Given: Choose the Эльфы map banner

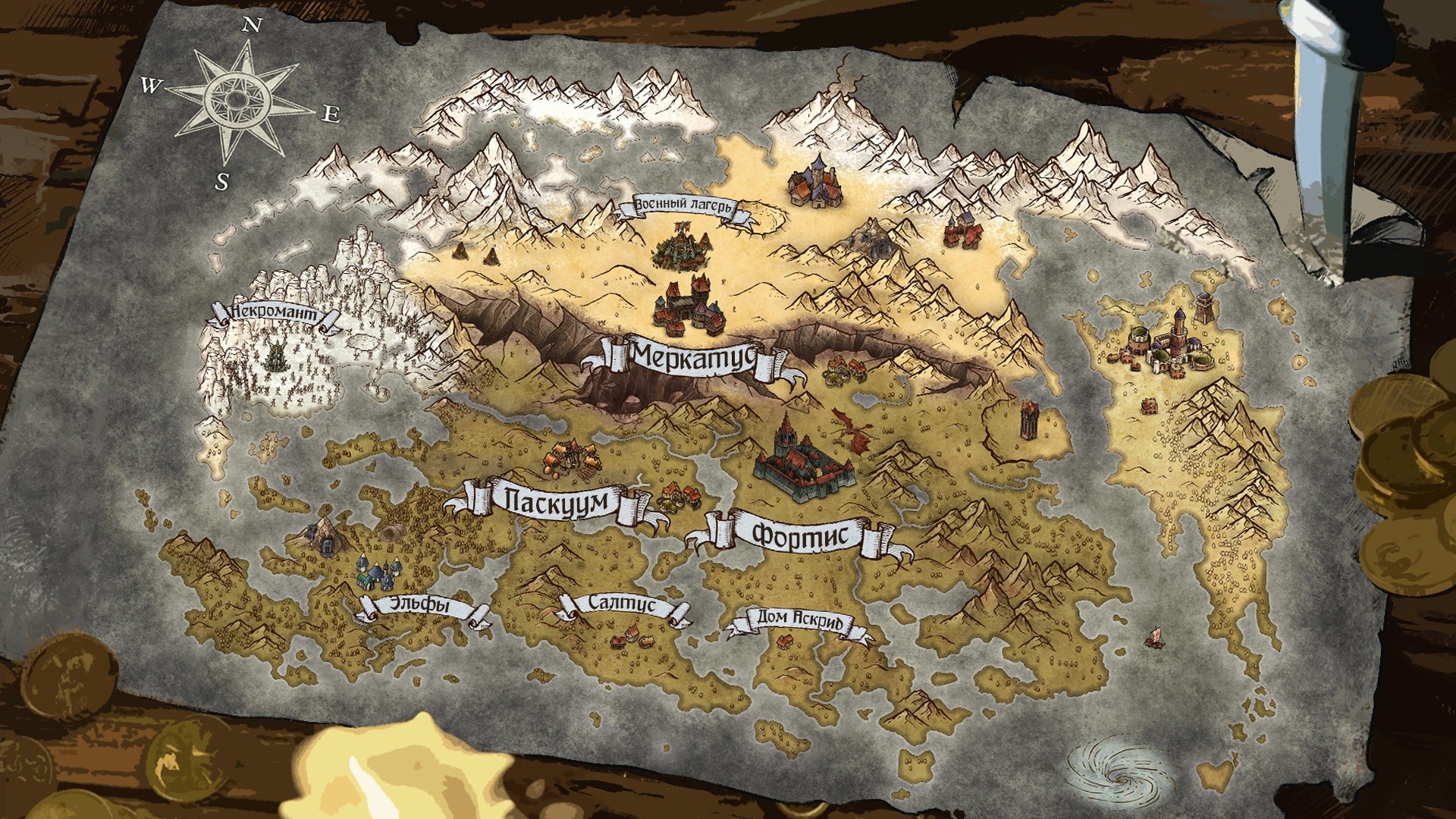Looking at the screenshot, I should (x=423, y=607).
